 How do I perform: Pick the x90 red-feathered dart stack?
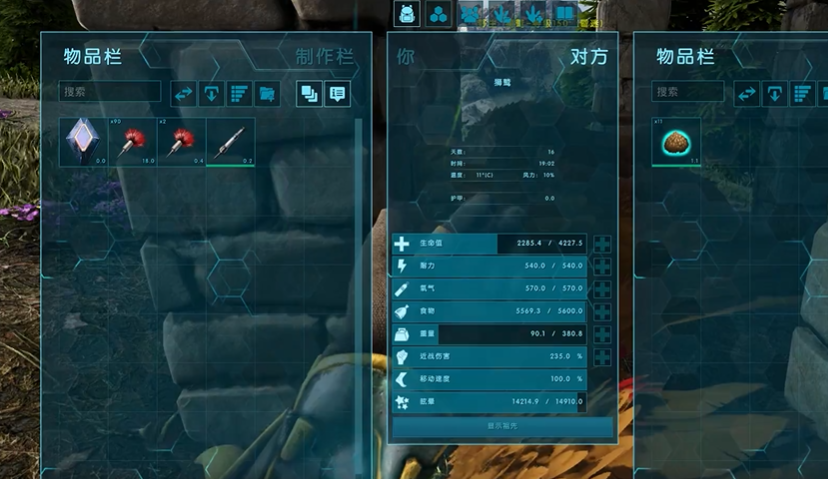coord(132,141)
